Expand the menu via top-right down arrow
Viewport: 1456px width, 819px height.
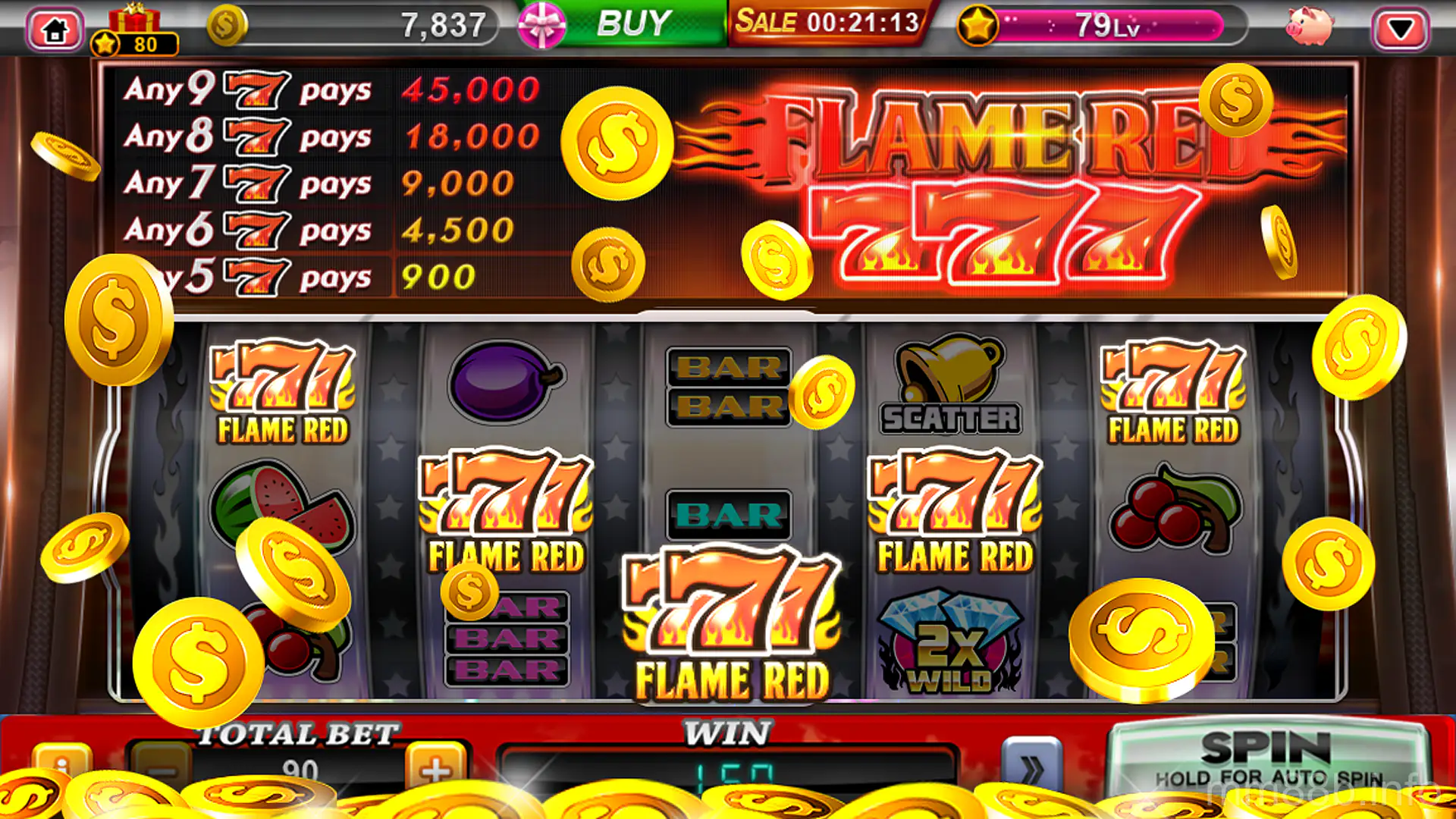1401,25
